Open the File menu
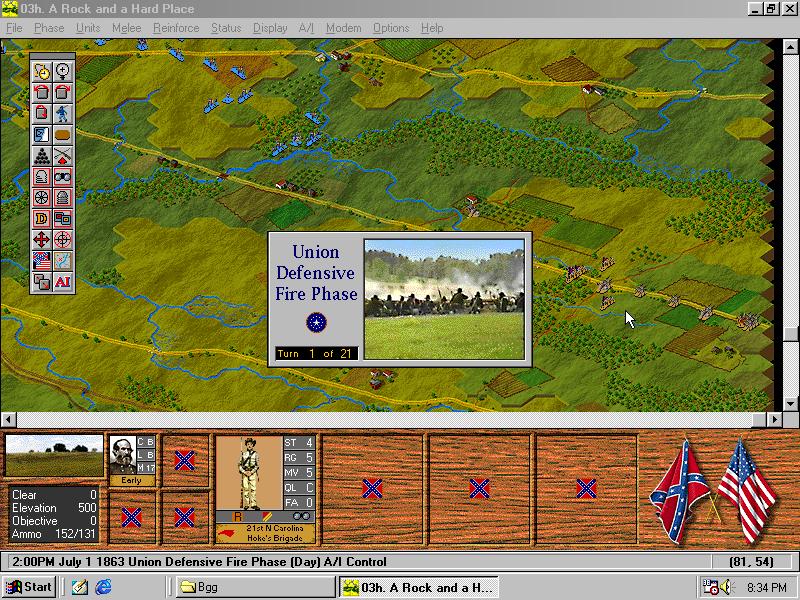This screenshot has height=600, width=800. [14, 28]
